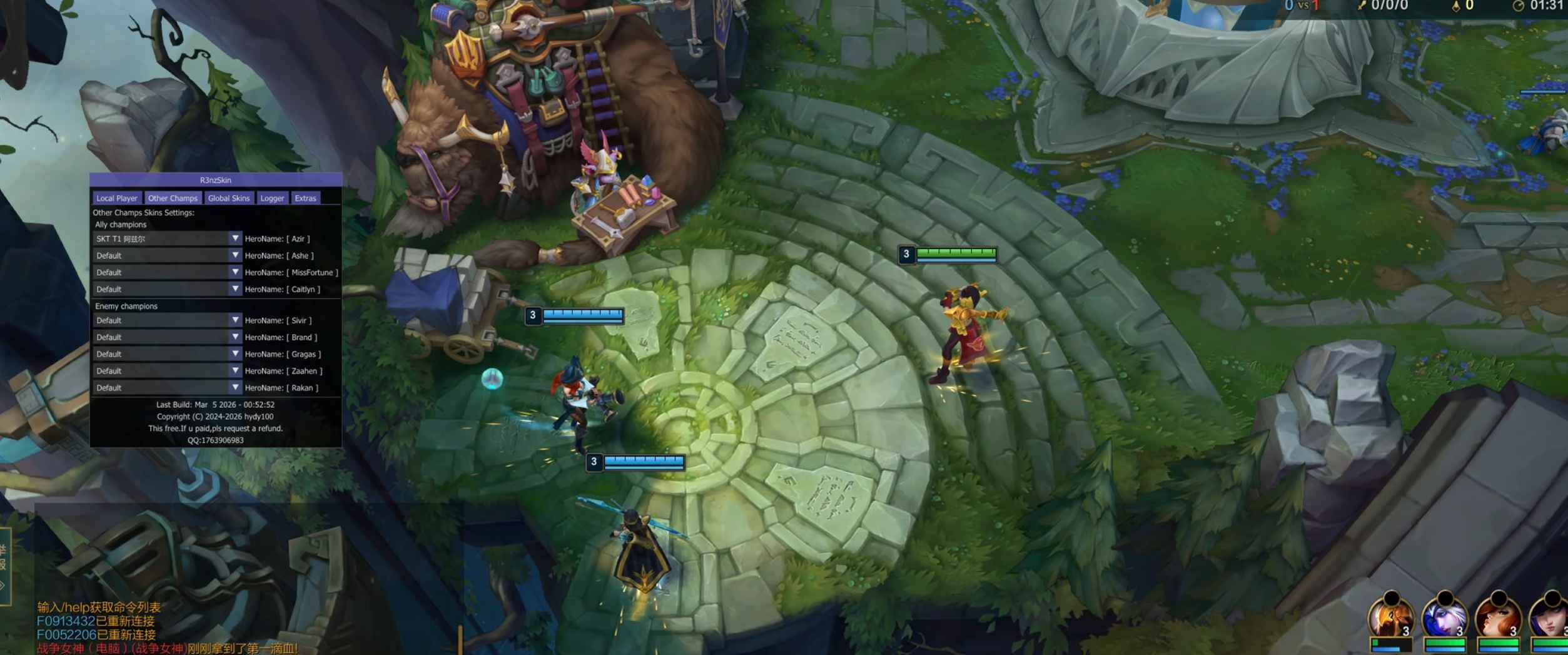
Task: Expand the Default skin dropdown for Sivir
Action: pyautogui.click(x=166, y=320)
